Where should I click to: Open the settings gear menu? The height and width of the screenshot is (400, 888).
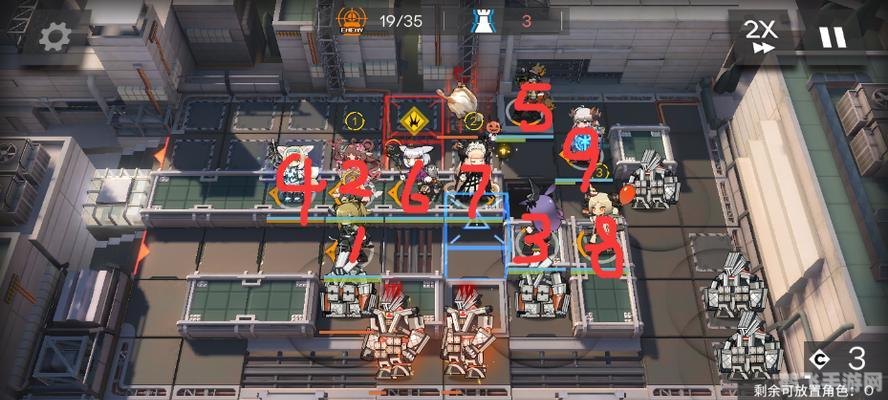(54, 36)
